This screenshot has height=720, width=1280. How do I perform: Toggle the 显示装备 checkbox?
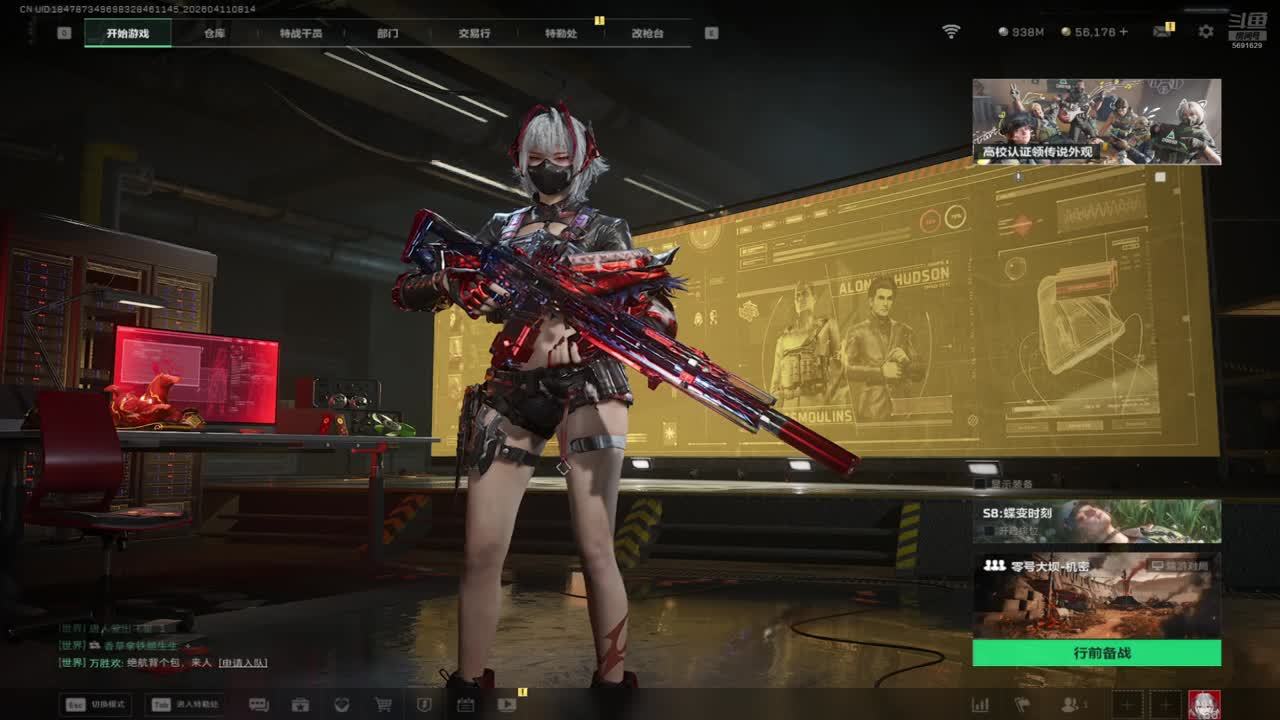980,484
